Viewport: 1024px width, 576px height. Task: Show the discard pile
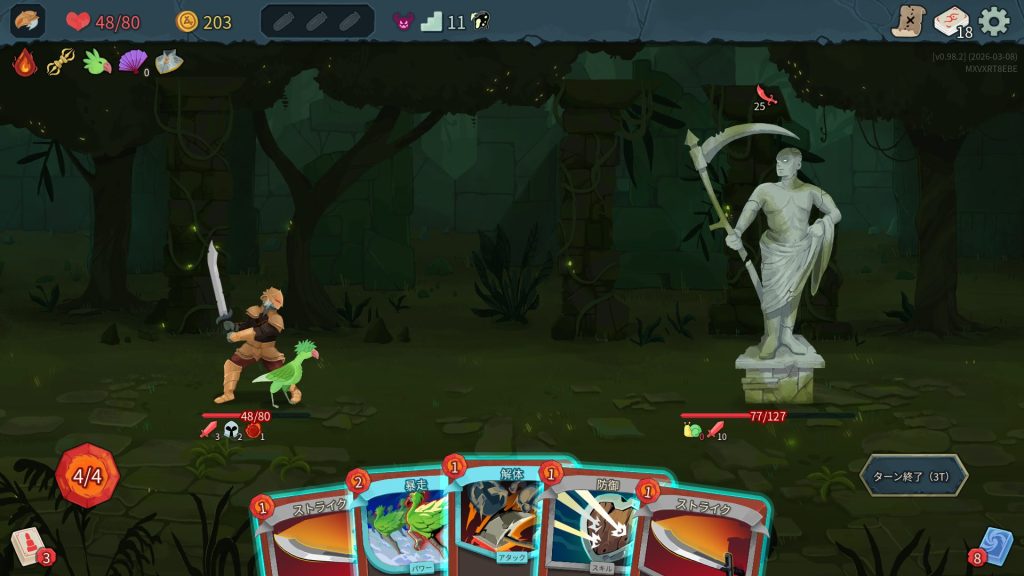point(995,546)
